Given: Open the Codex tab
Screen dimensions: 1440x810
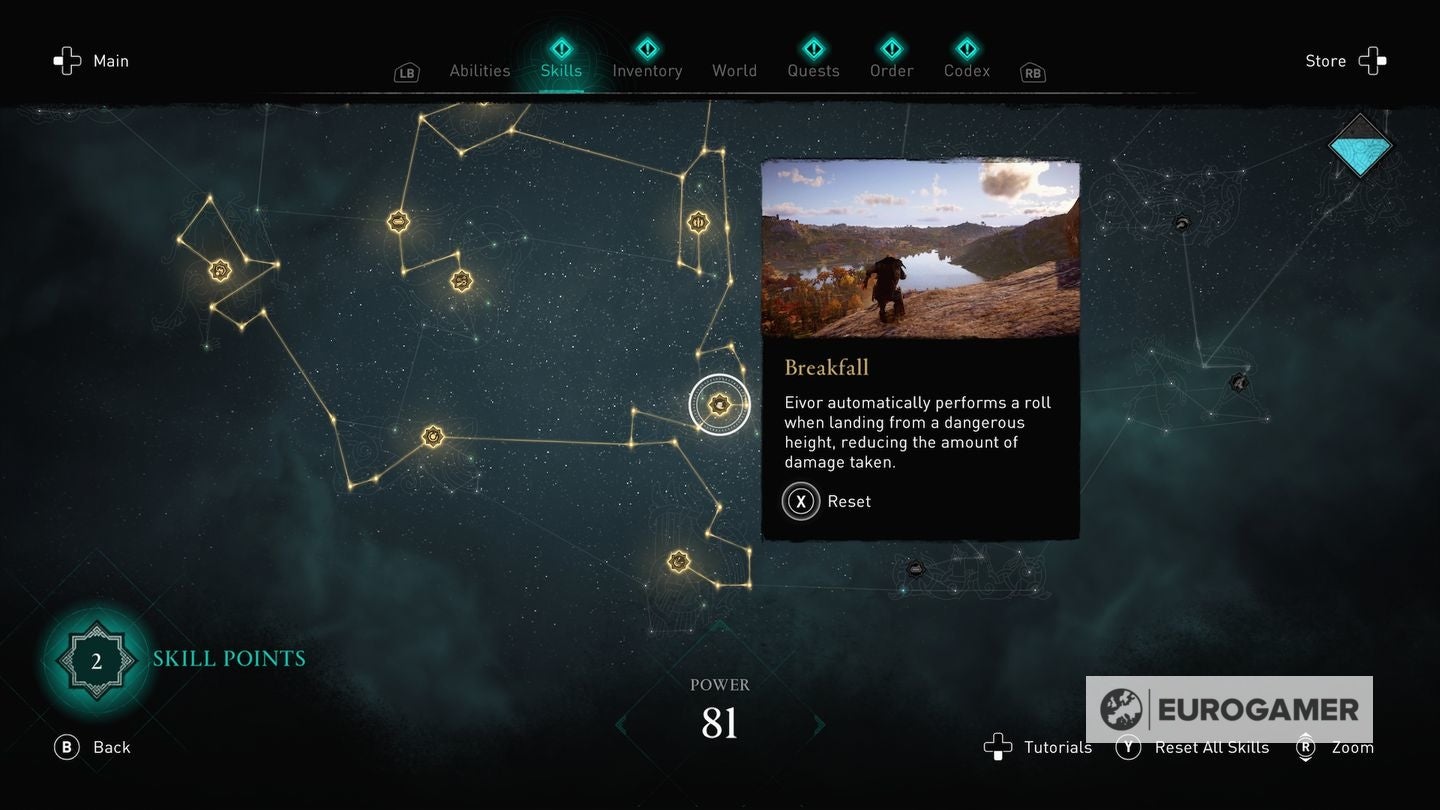Looking at the screenshot, I should 966,70.
